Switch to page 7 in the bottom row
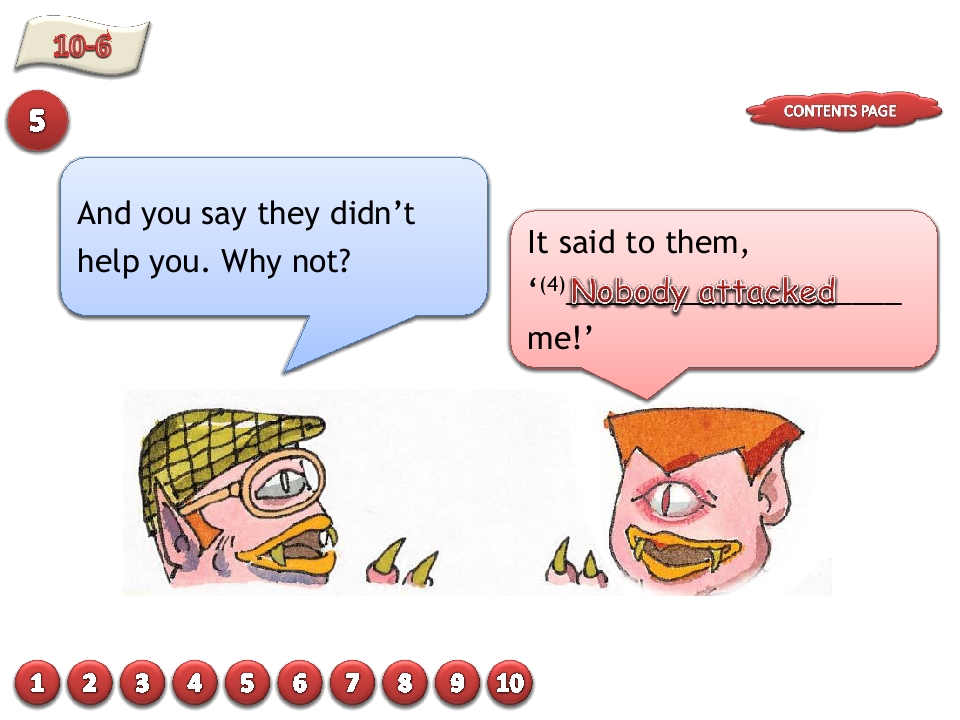 (352, 684)
